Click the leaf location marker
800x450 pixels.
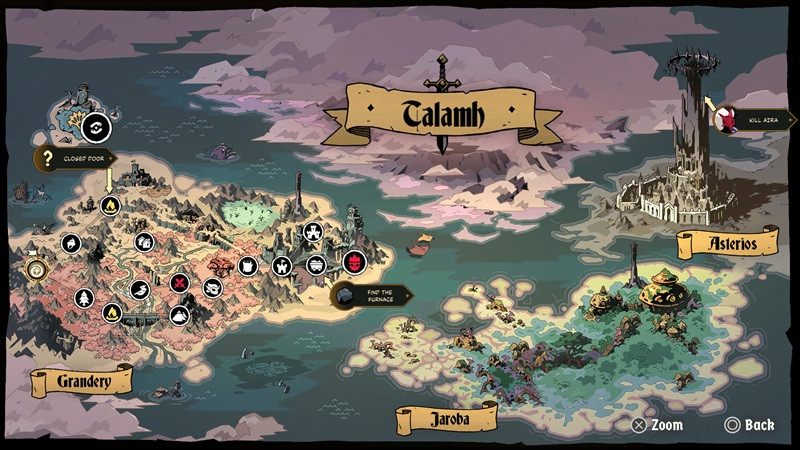click(71, 243)
